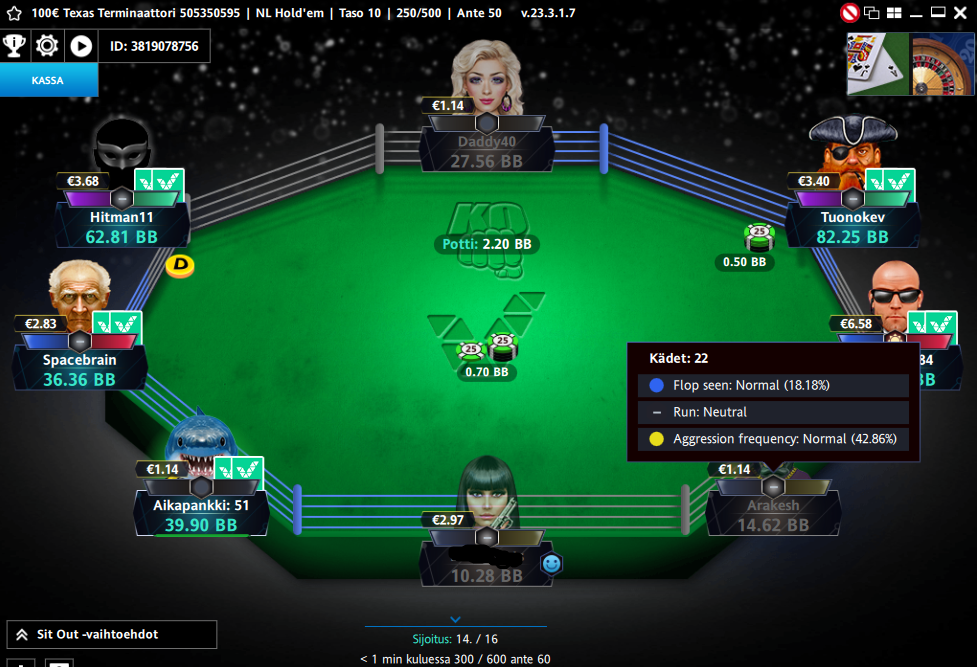977x667 pixels.
Task: Click the red prohibition icon
Action: (x=850, y=13)
